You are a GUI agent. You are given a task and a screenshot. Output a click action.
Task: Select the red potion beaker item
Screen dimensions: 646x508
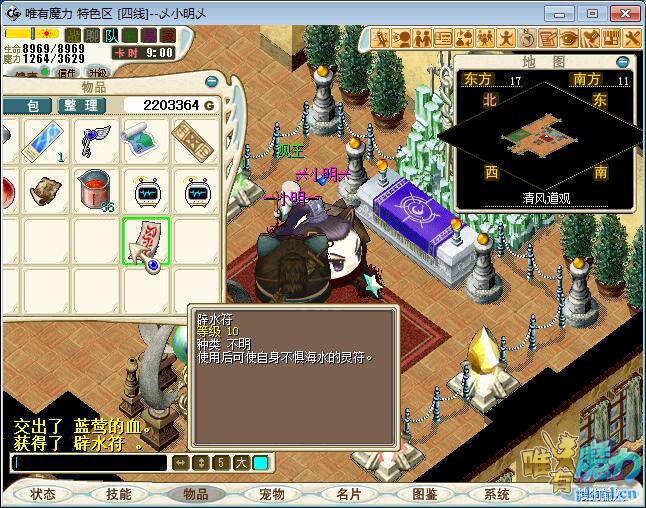click(96, 190)
